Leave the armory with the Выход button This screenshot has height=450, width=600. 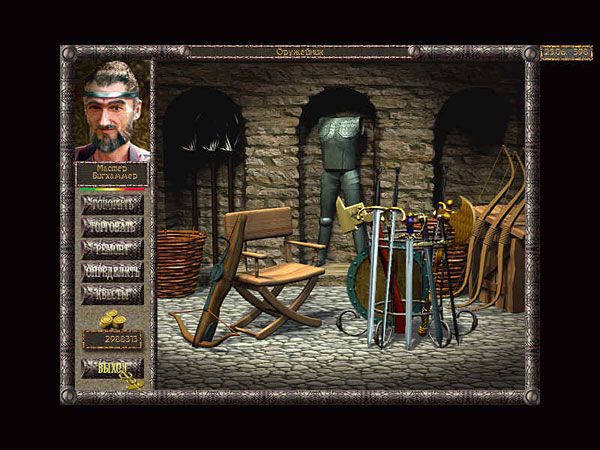[112, 368]
